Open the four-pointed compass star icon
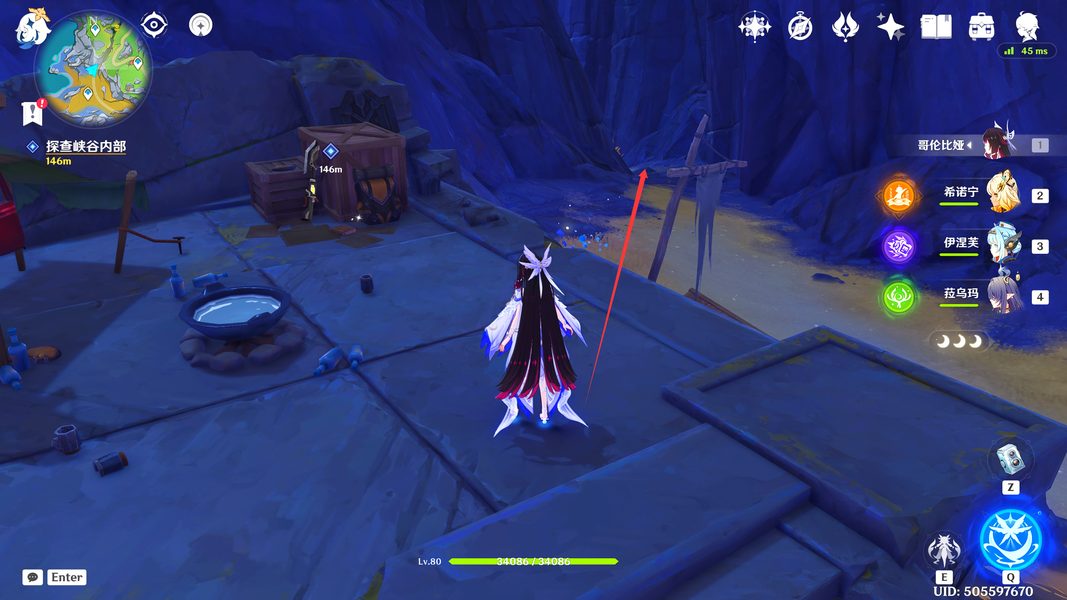 click(754, 26)
